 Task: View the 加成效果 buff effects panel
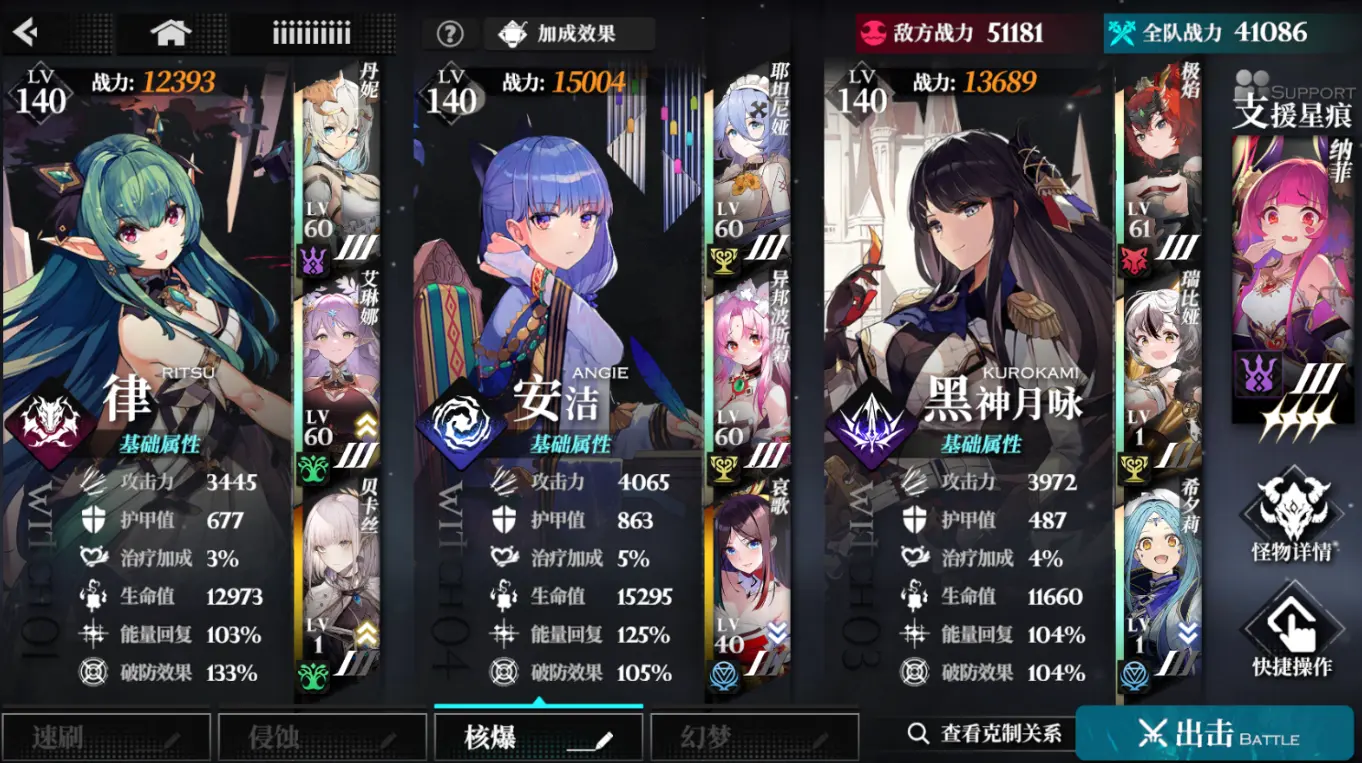pyautogui.click(x=570, y=31)
